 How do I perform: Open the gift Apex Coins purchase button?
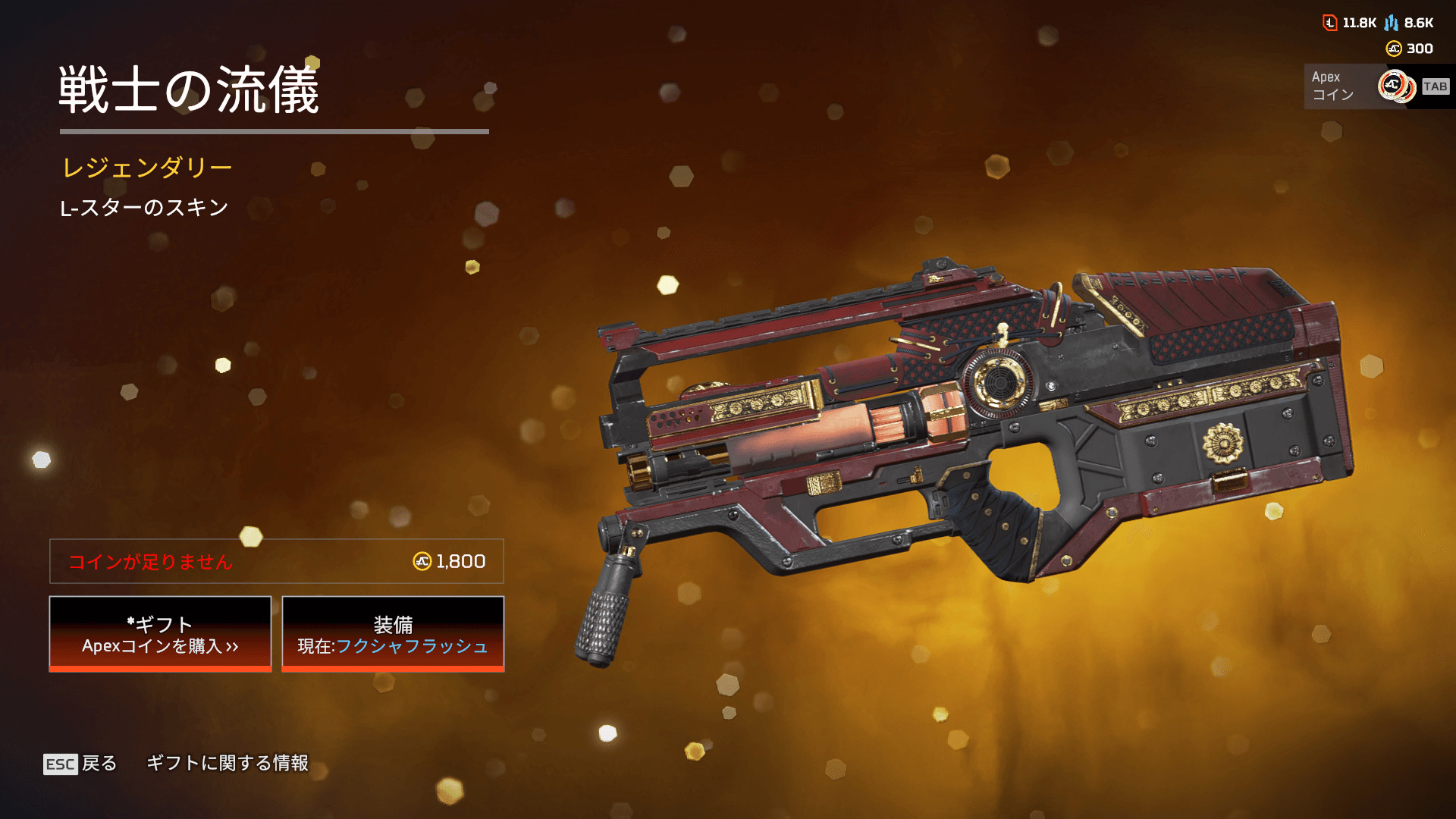160,634
